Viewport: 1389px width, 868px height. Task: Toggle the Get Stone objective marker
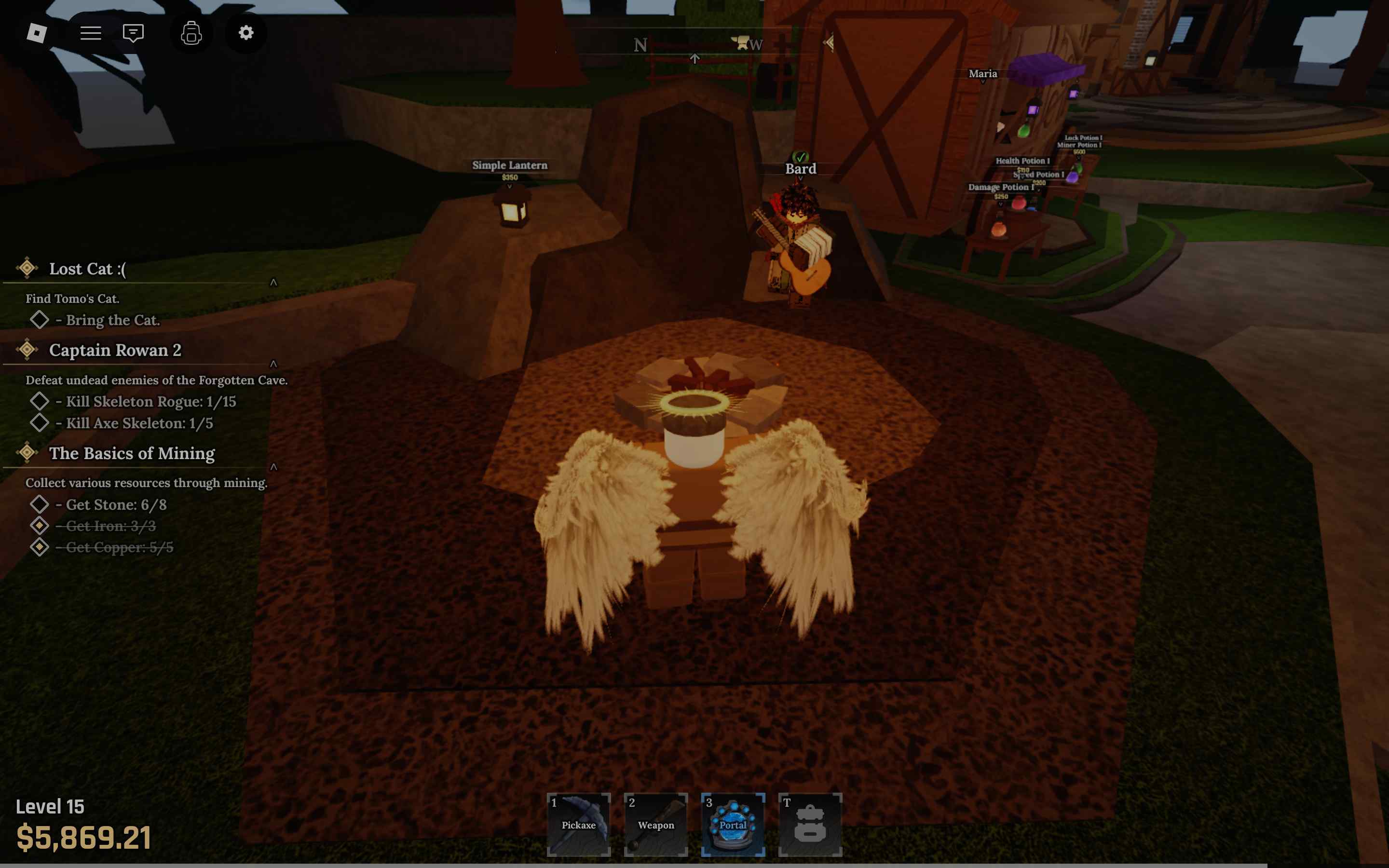[40, 504]
